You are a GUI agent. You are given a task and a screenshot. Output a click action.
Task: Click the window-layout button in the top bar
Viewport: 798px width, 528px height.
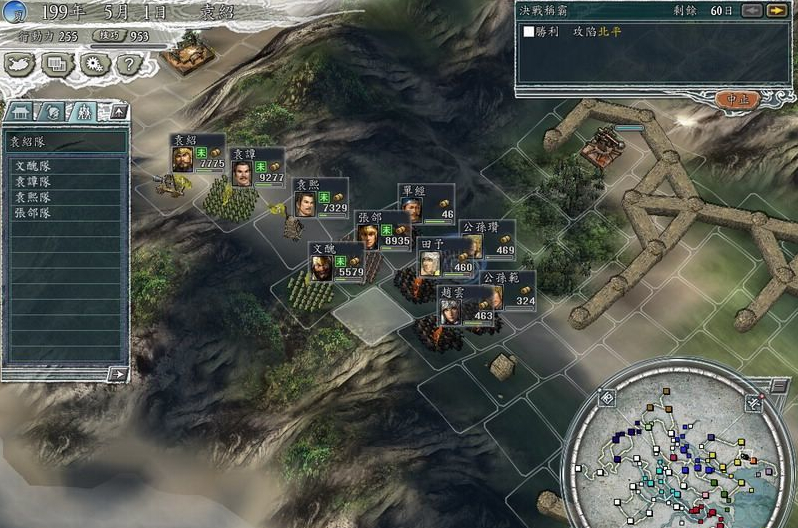tap(57, 64)
